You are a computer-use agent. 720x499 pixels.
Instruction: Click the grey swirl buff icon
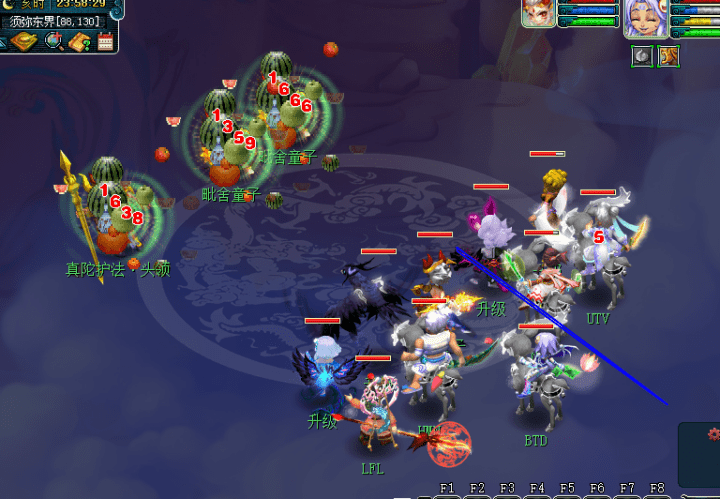tap(643, 56)
